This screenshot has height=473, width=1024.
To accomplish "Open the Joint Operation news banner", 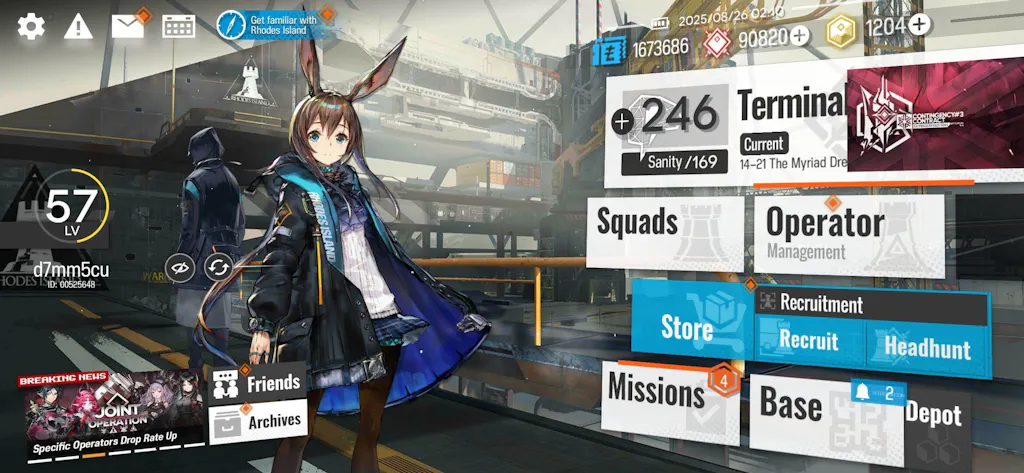I will (113, 413).
